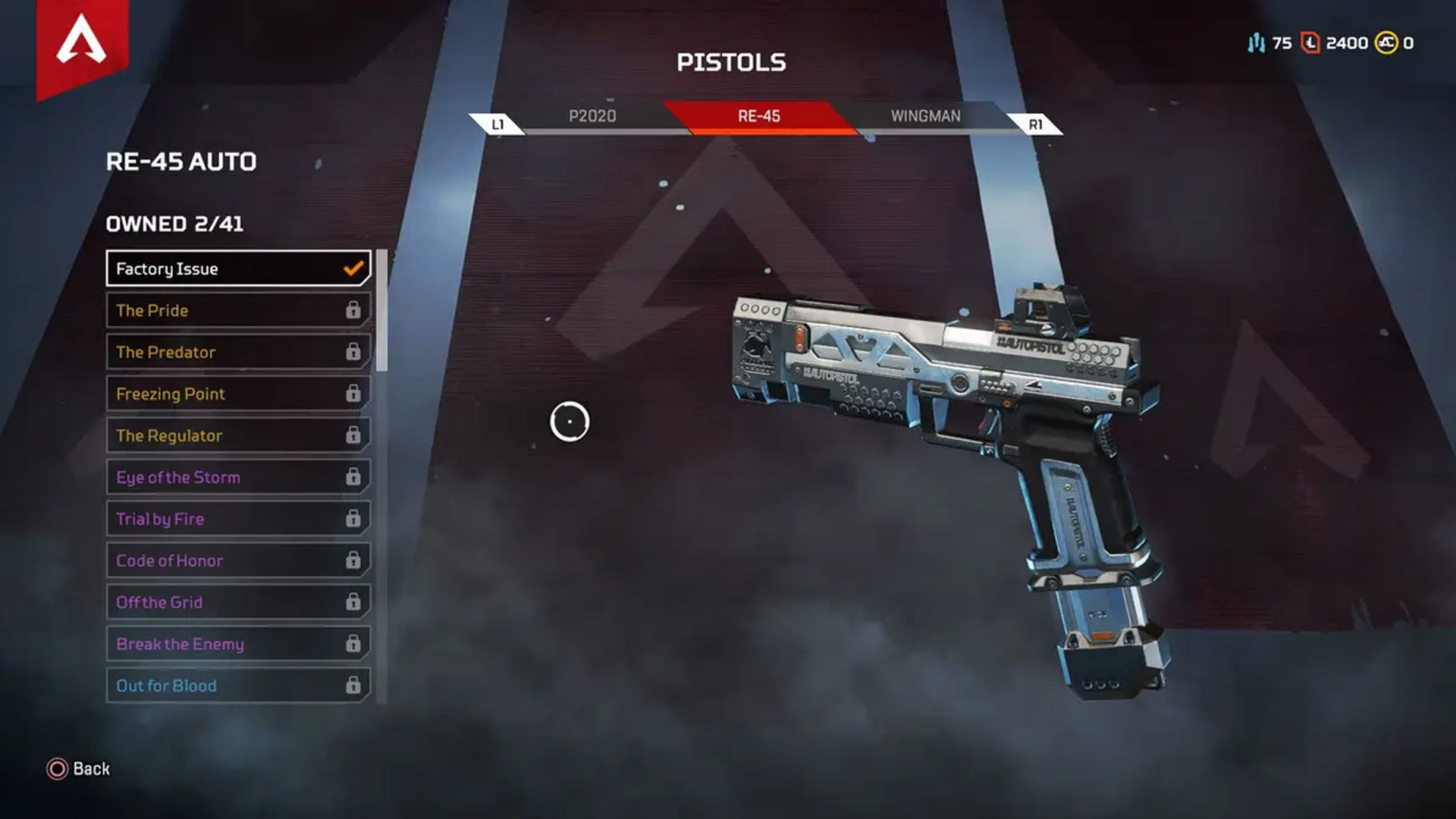Select the Factory Issue skin

(x=238, y=268)
